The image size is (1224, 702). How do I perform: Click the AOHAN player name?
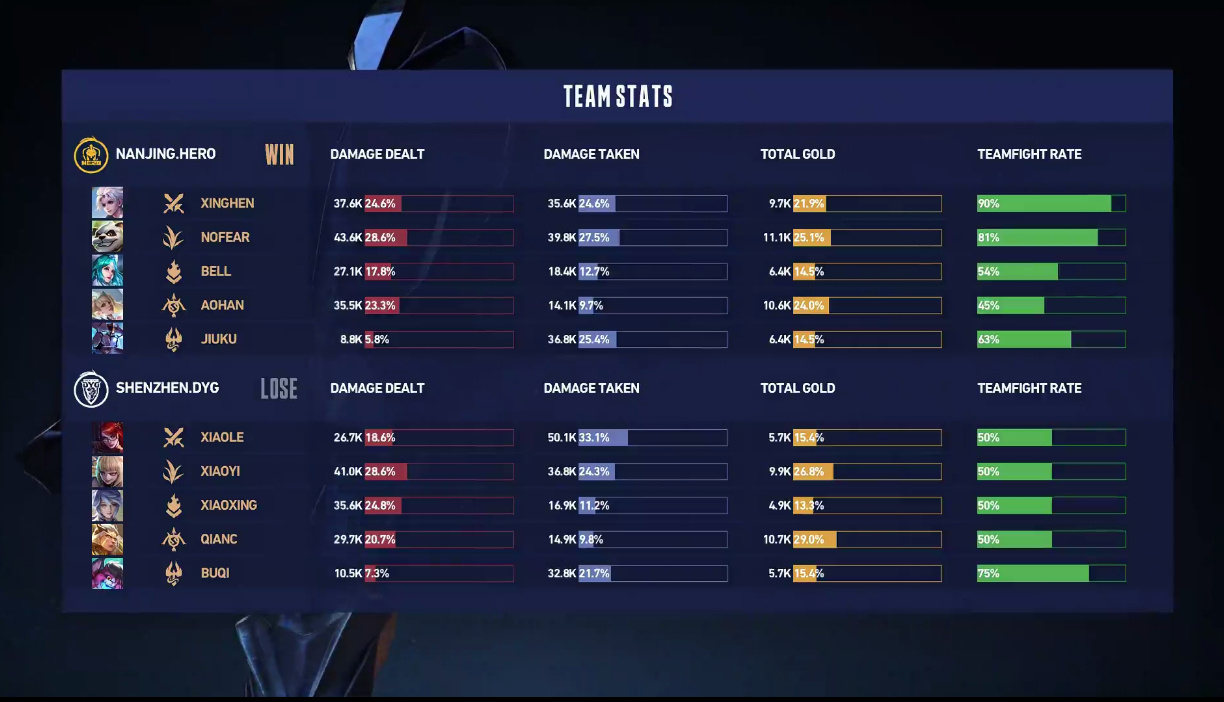222,305
